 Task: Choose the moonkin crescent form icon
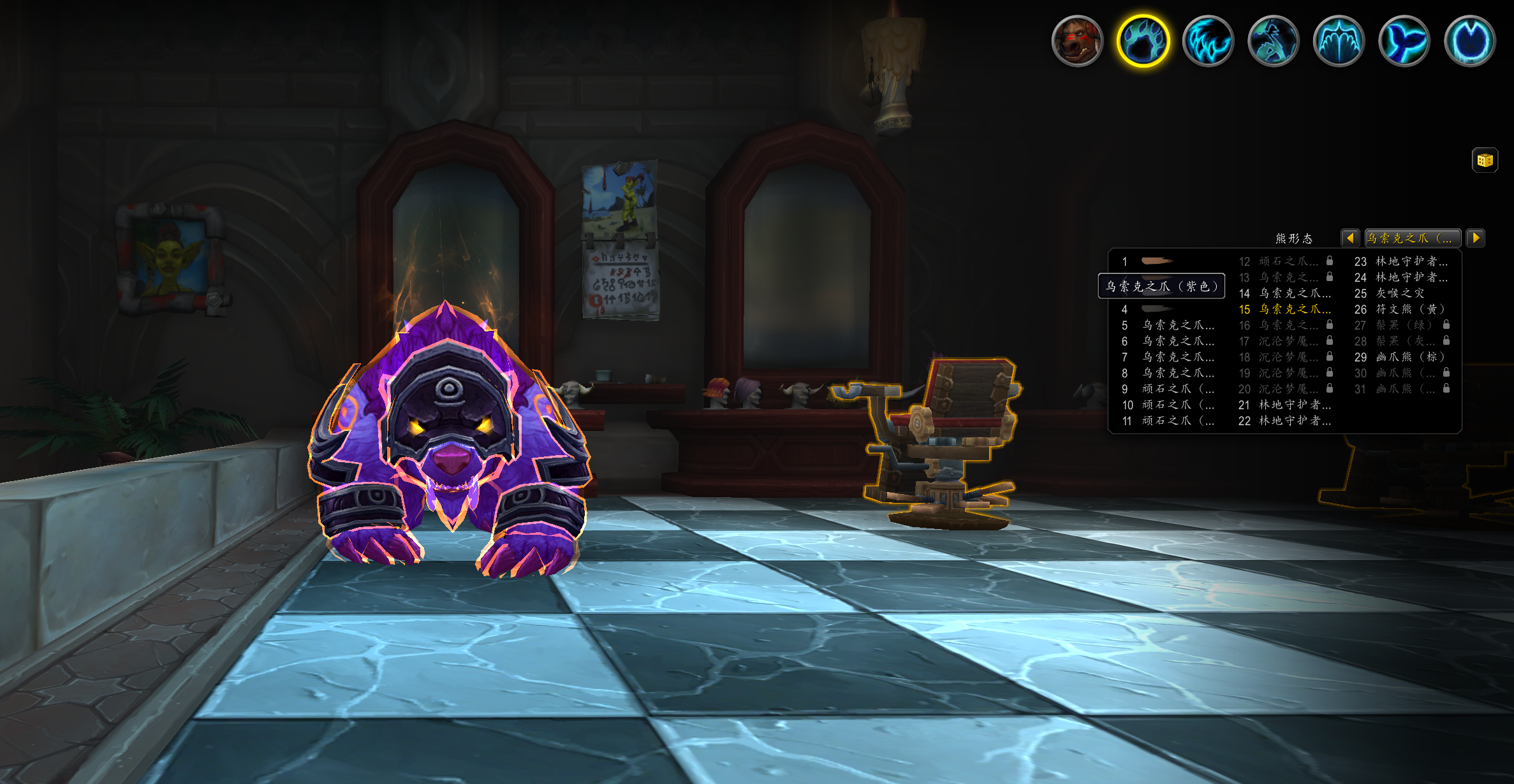1469,41
